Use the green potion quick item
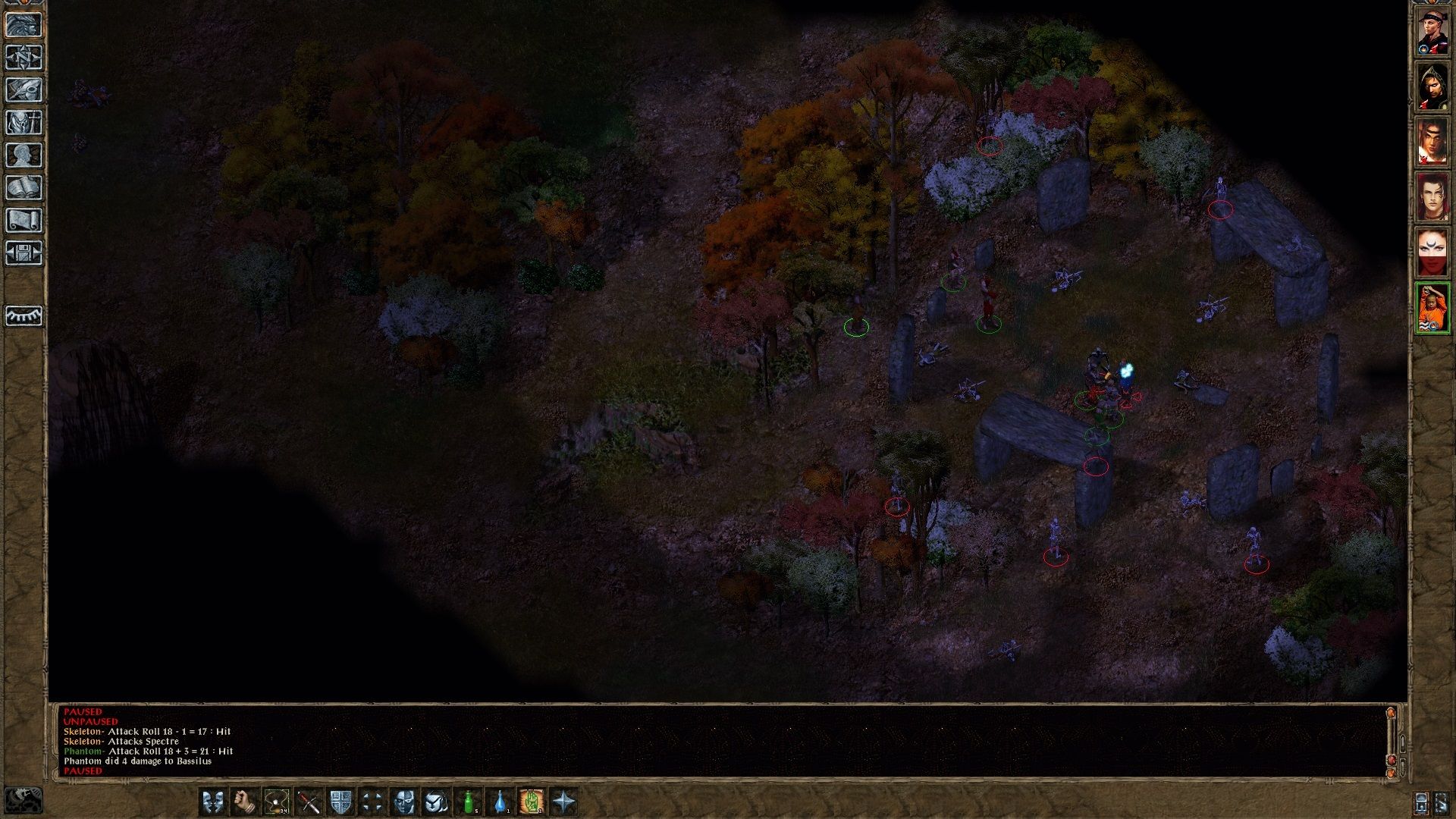 (469, 802)
